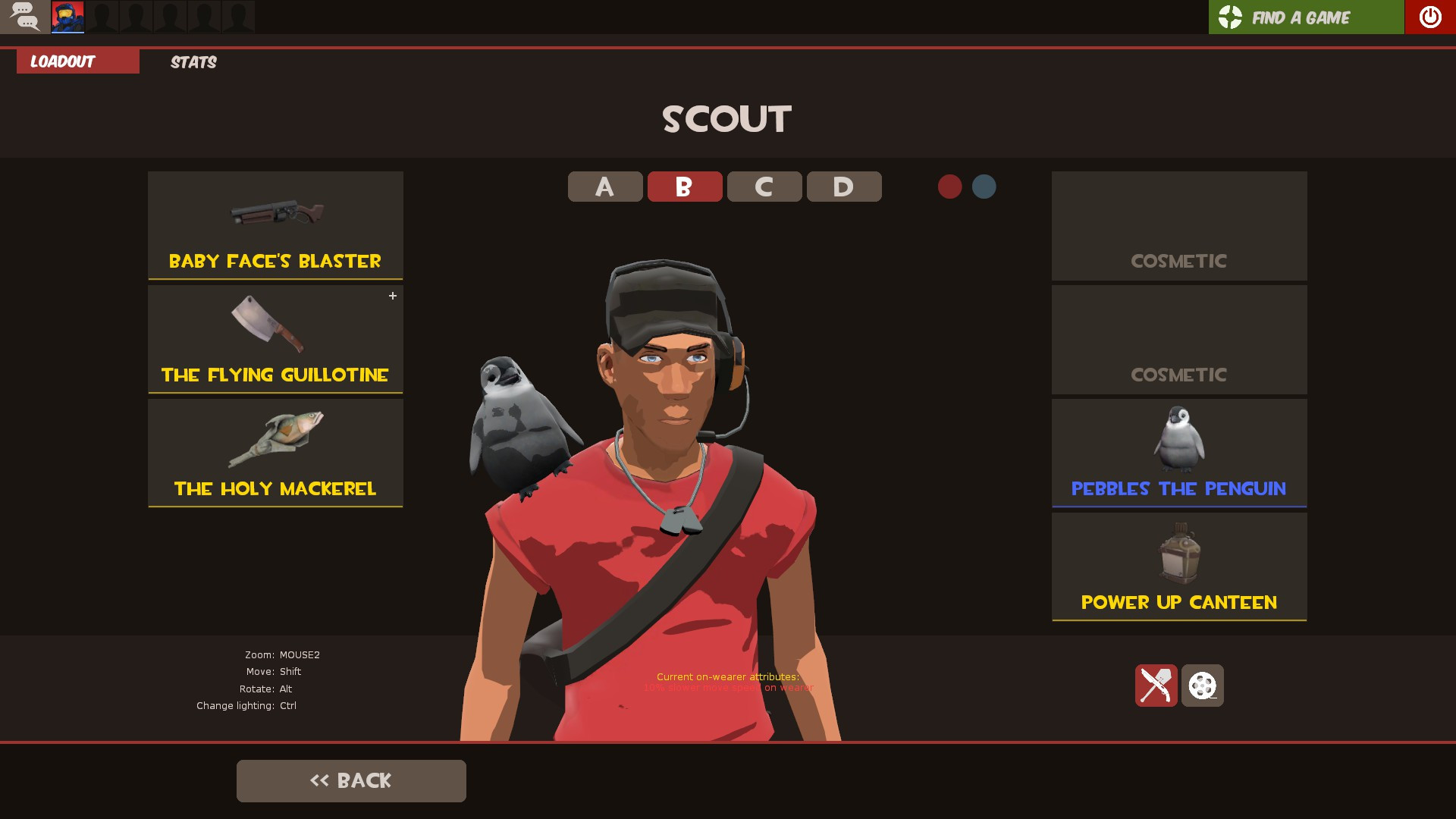This screenshot has width=1456, height=819.
Task: Open the party chat bubbles icon
Action: pyautogui.click(x=25, y=17)
